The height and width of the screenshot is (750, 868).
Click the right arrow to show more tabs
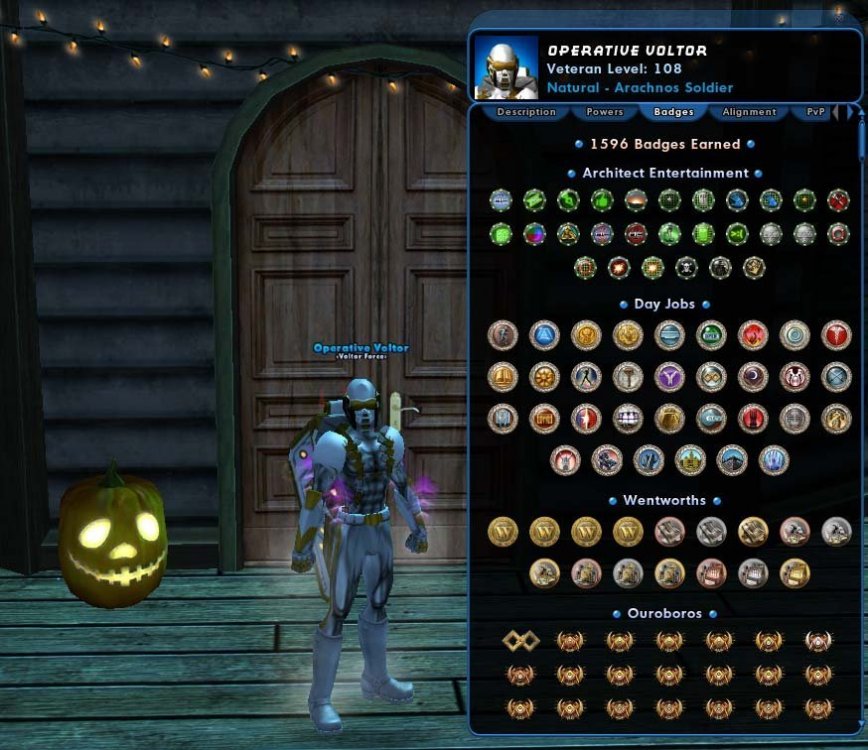[x=850, y=112]
